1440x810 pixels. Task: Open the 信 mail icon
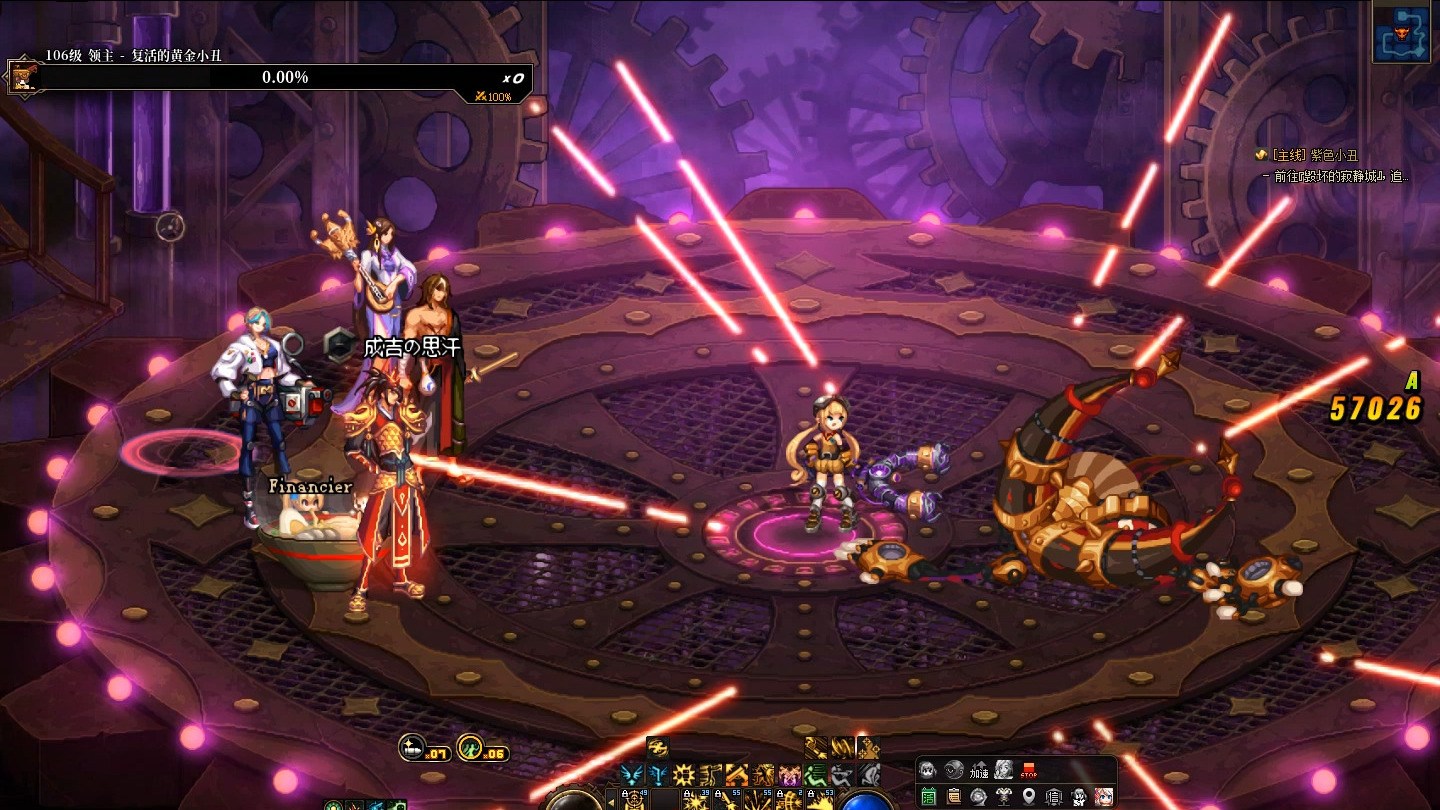(x=1054, y=797)
